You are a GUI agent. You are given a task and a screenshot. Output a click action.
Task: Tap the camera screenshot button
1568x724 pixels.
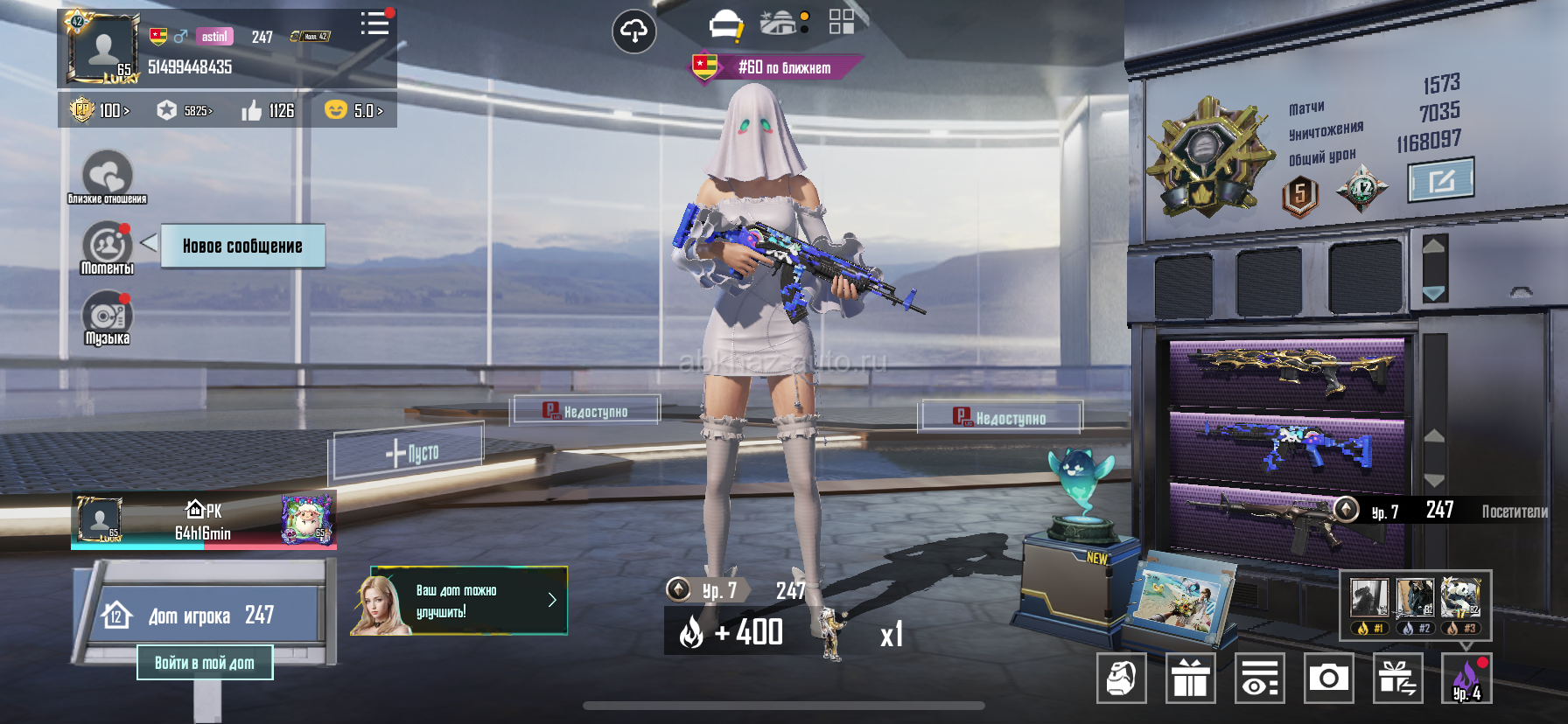point(1328,679)
